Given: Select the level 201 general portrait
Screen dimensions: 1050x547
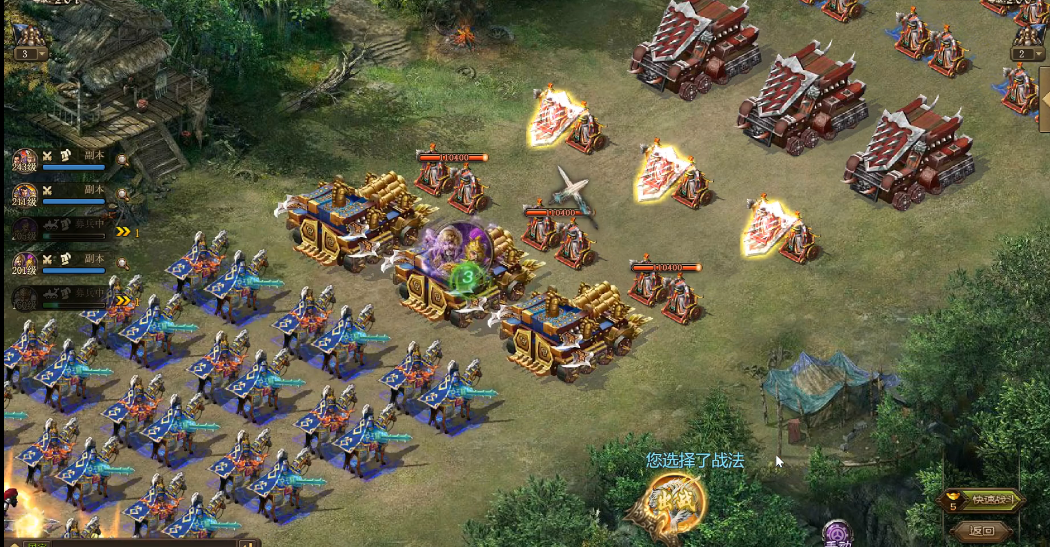Looking at the screenshot, I should pos(25,263).
